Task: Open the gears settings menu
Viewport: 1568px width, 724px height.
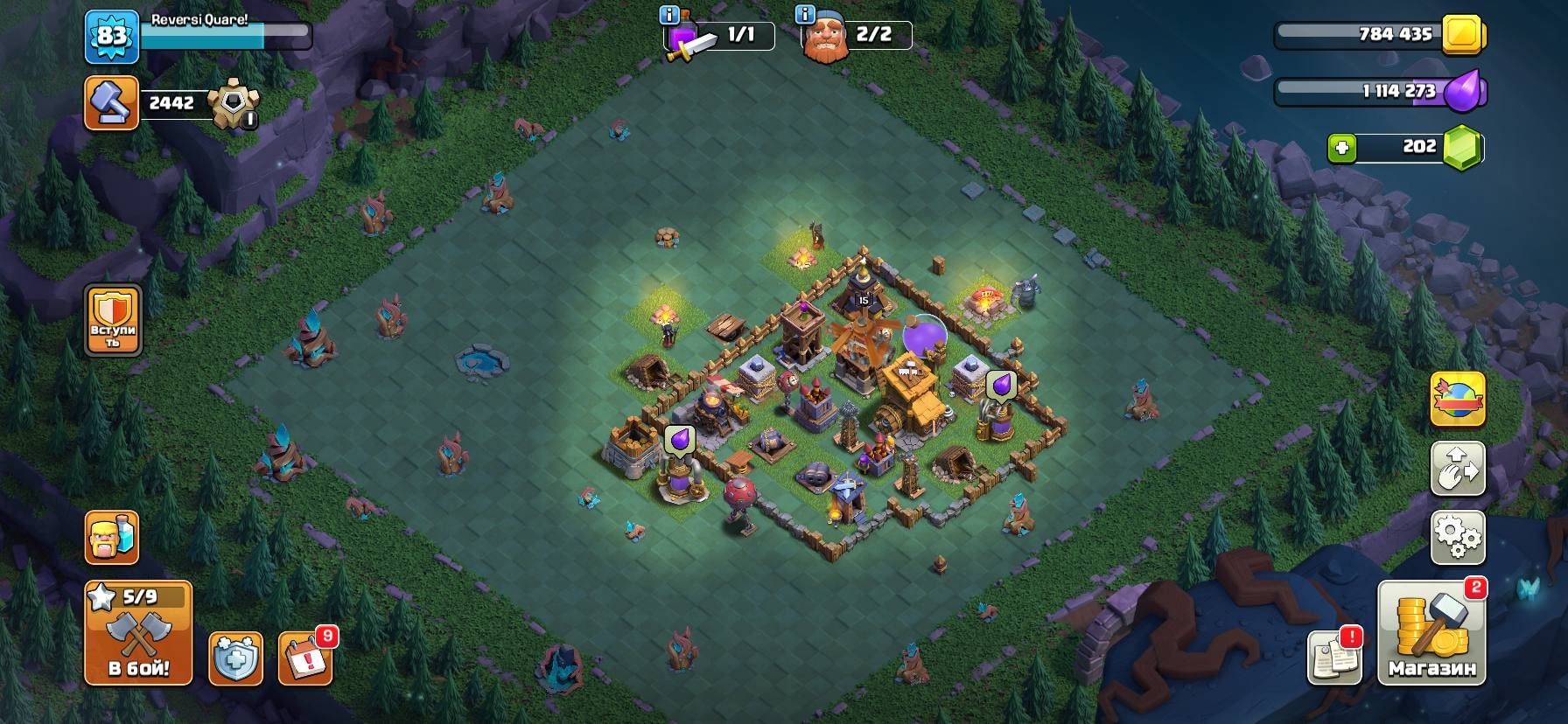Action: click(x=1458, y=537)
